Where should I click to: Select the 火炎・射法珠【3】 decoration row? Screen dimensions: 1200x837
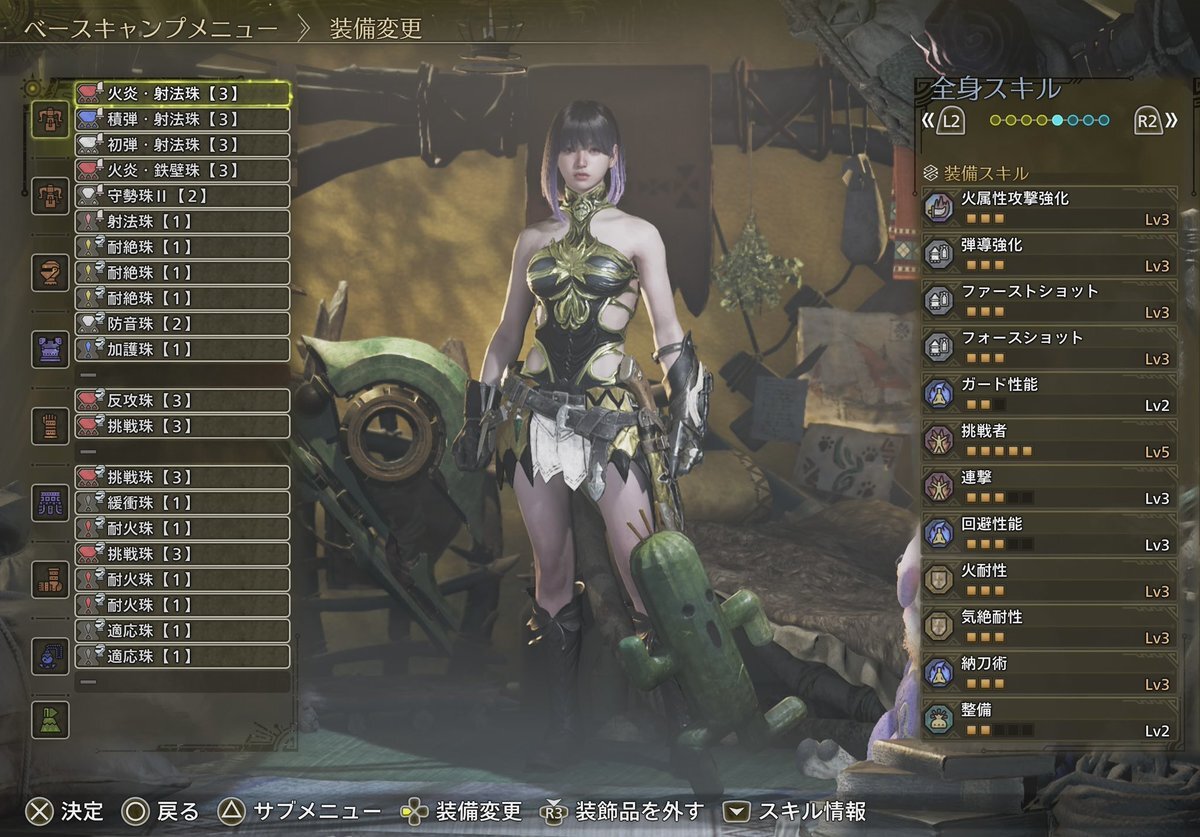[x=182, y=94]
